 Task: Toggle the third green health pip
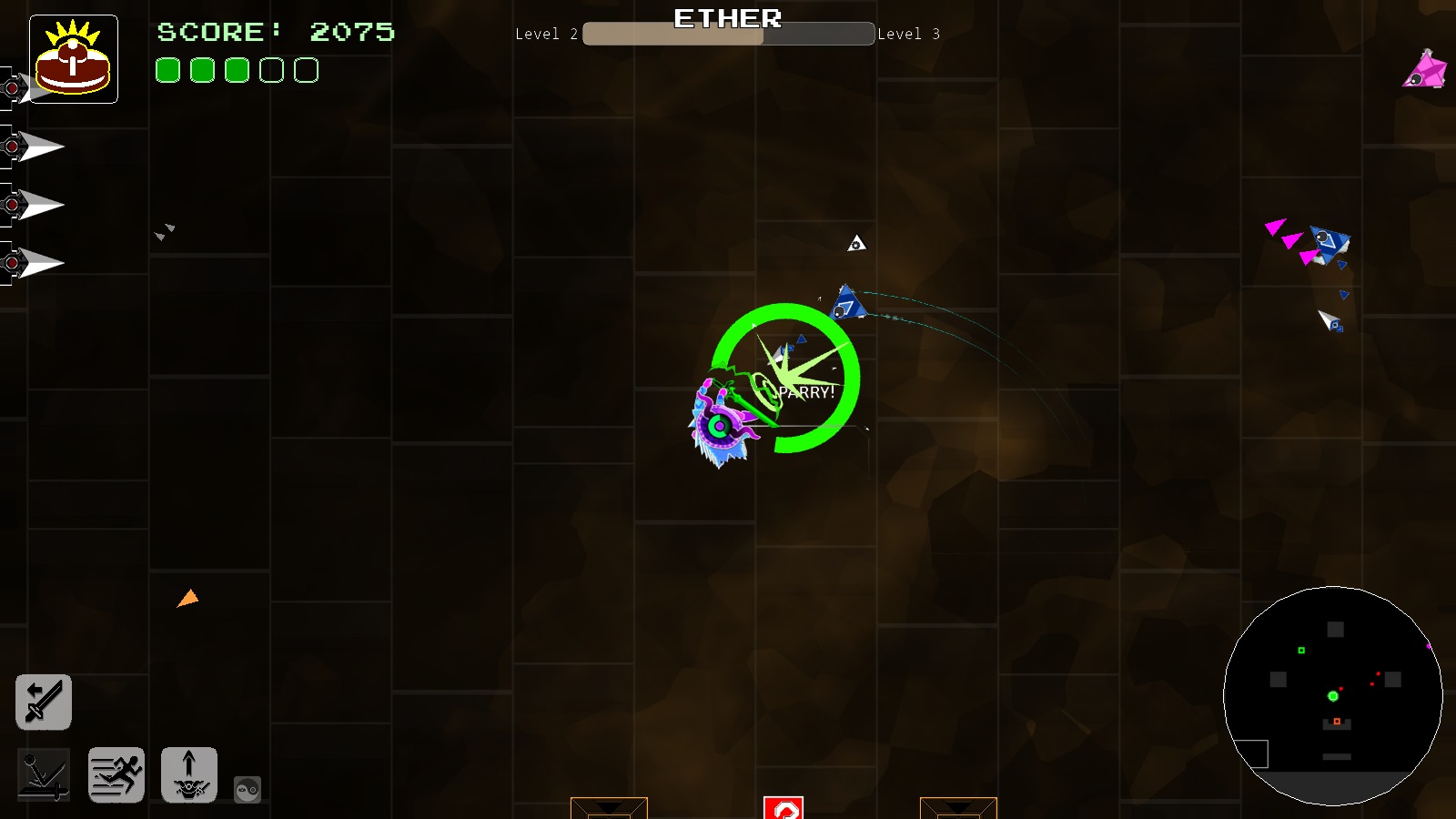pyautogui.click(x=237, y=69)
